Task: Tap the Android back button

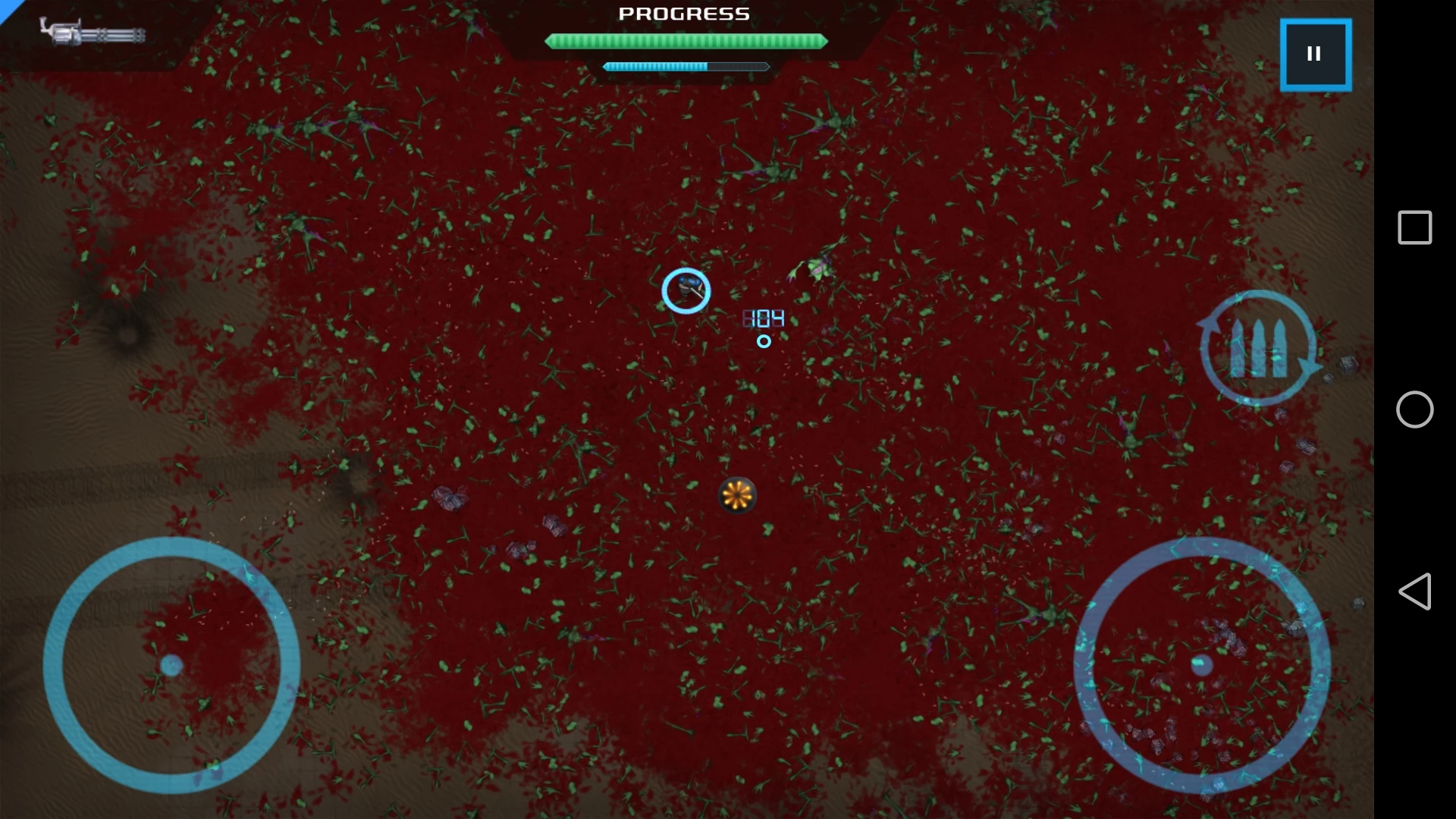Action: [1414, 591]
